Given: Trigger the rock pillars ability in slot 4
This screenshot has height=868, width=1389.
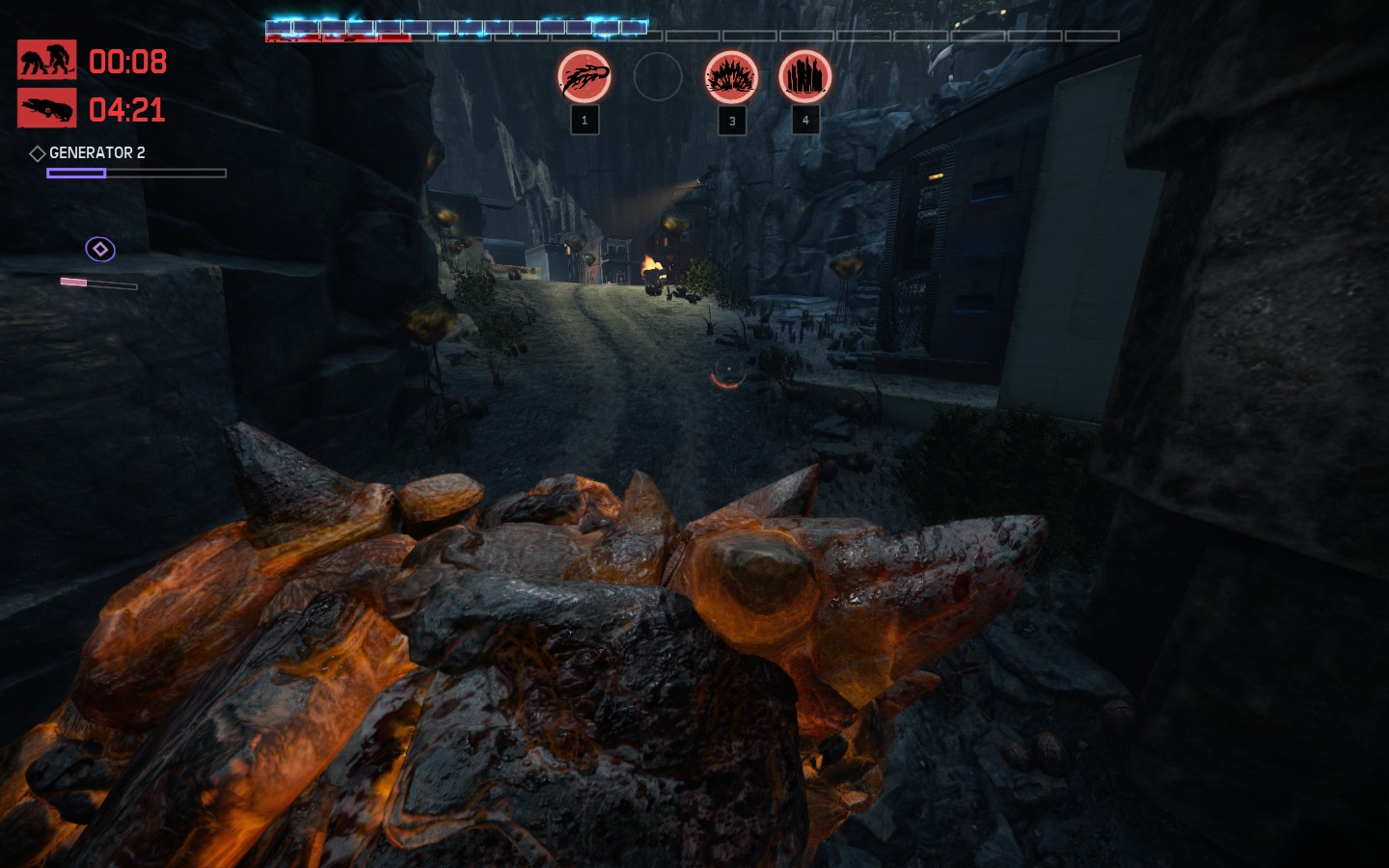Looking at the screenshot, I should [804, 77].
